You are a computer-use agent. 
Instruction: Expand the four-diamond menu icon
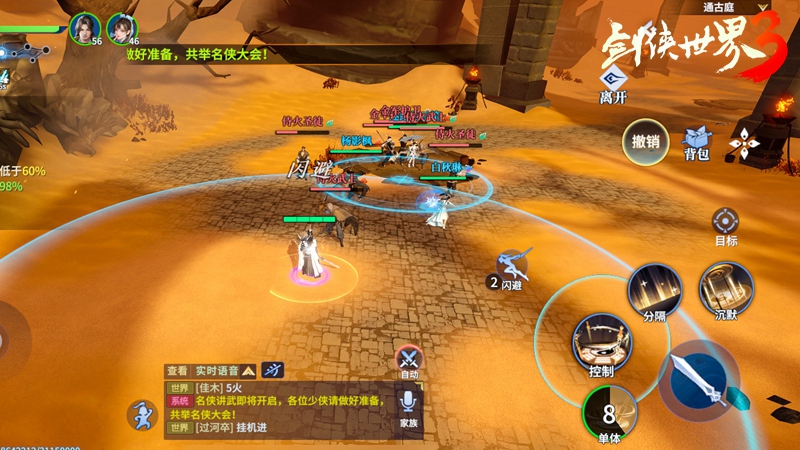[744, 144]
